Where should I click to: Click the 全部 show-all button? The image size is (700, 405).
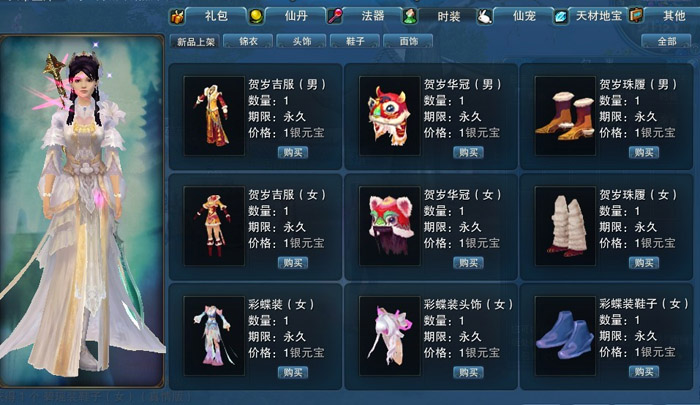coord(666,42)
